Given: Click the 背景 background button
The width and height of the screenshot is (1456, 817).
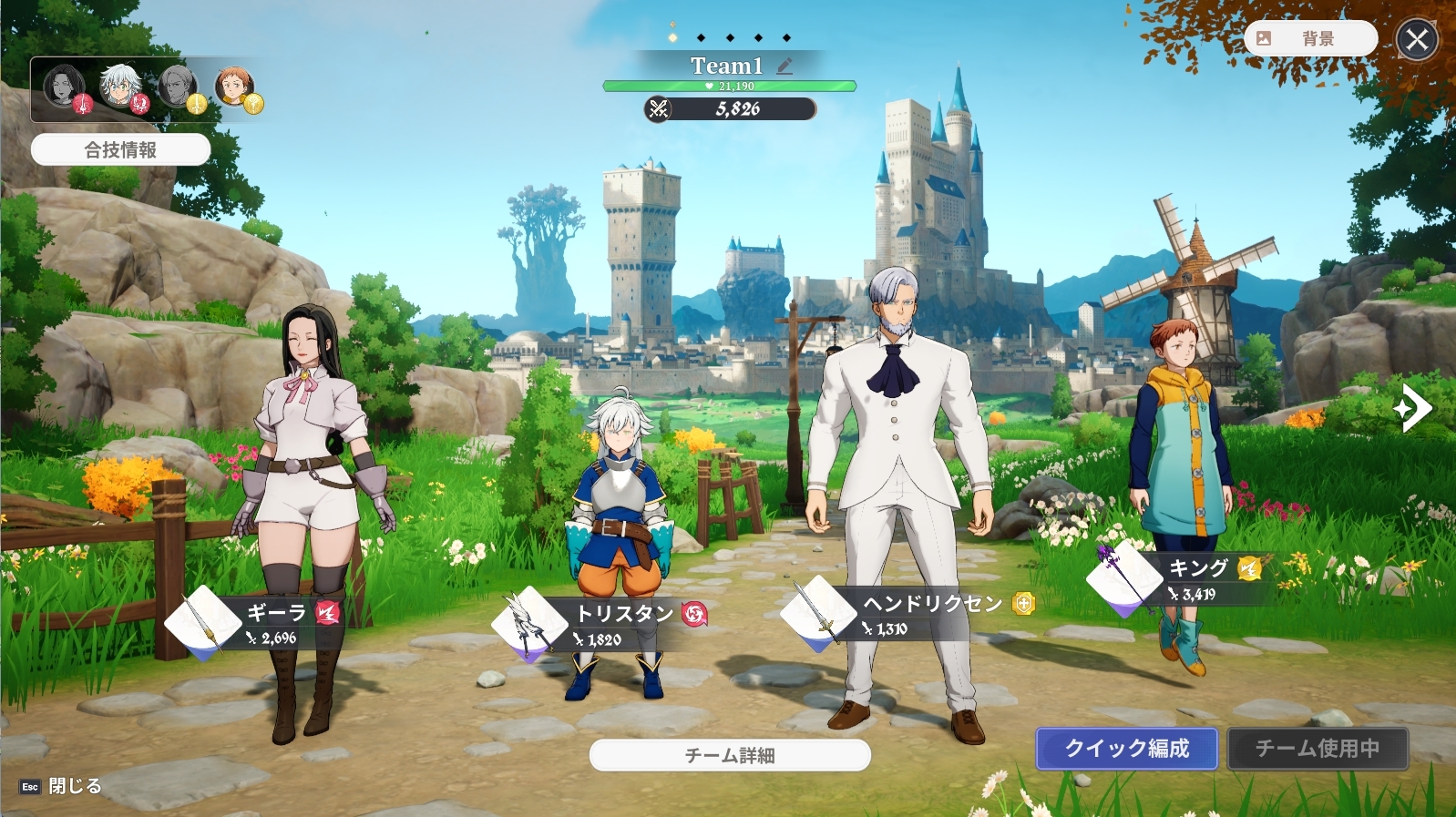Looking at the screenshot, I should pos(1309,38).
